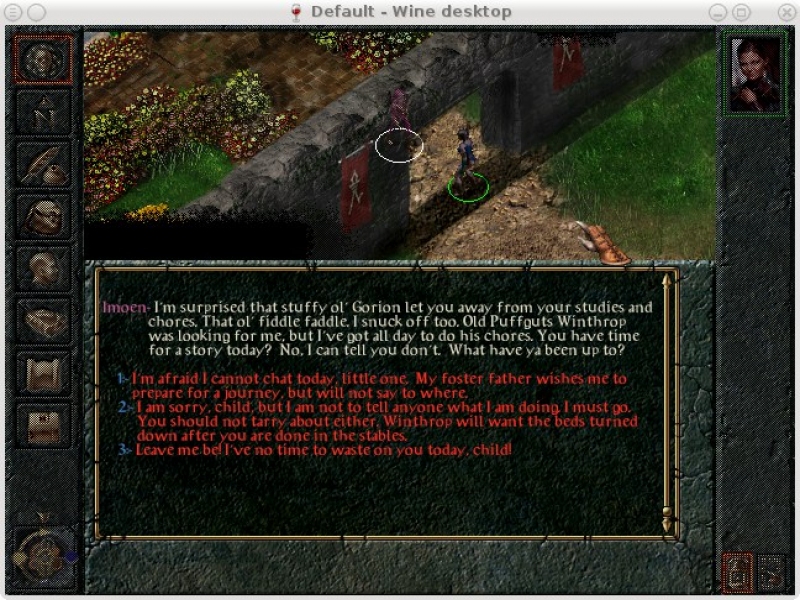This screenshot has width=800, height=600.
Task: Open the inventory helmeted-head icon
Action: 44,216
